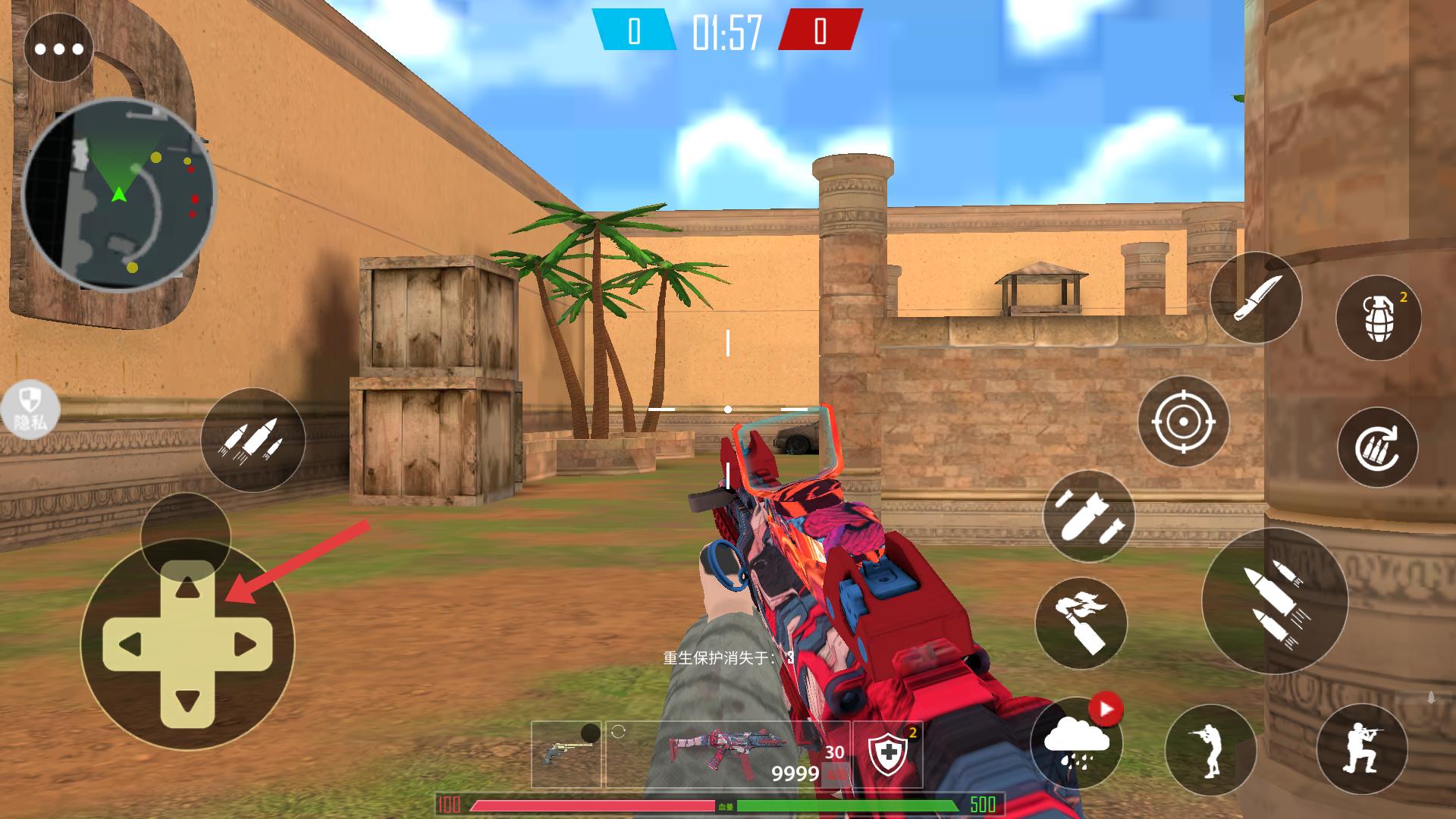Strafe using the D-pad left arrow

(x=130, y=645)
